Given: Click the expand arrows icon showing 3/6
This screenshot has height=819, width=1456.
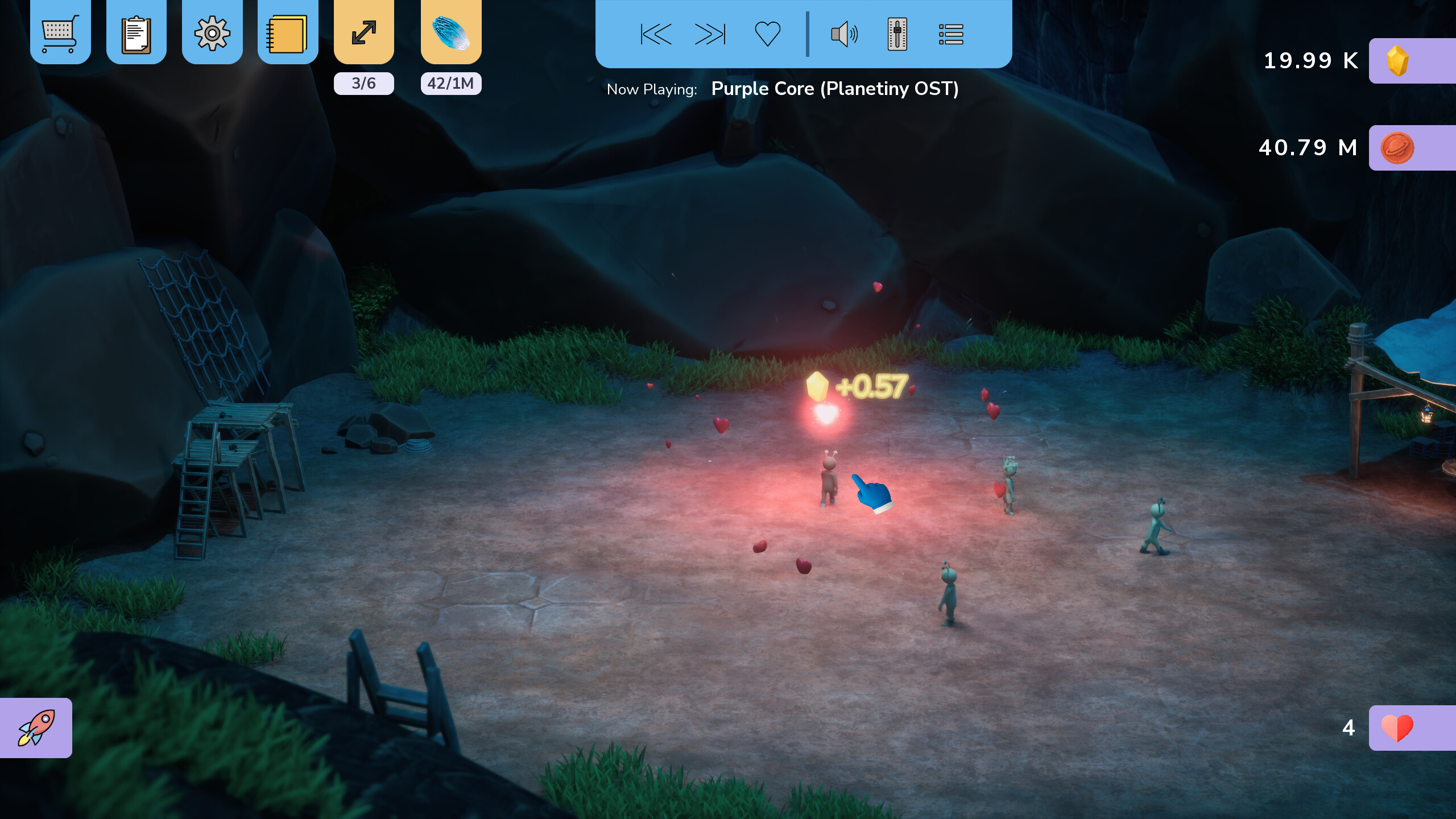Looking at the screenshot, I should (x=363, y=33).
